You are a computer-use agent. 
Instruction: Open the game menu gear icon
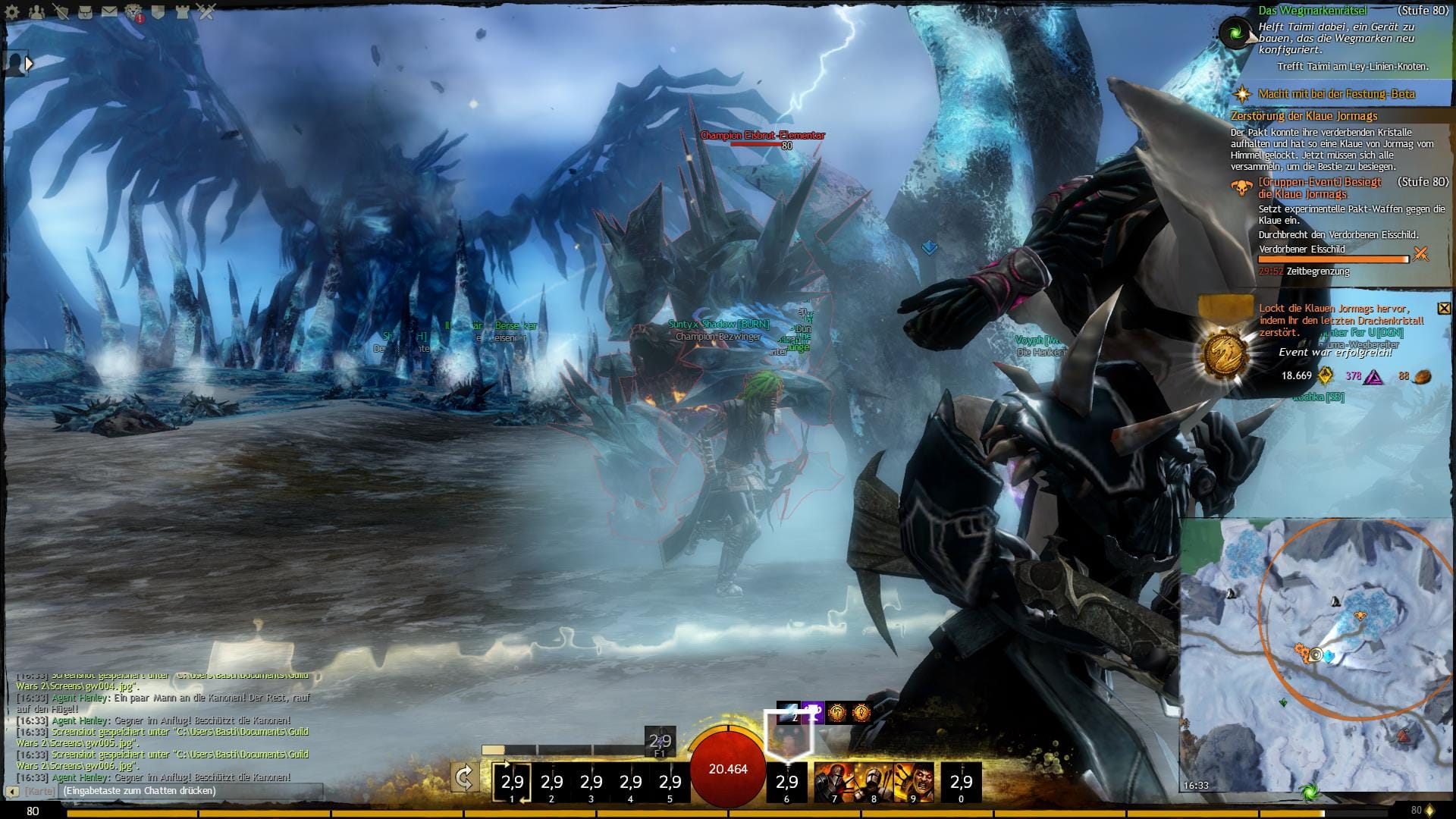(x=14, y=11)
